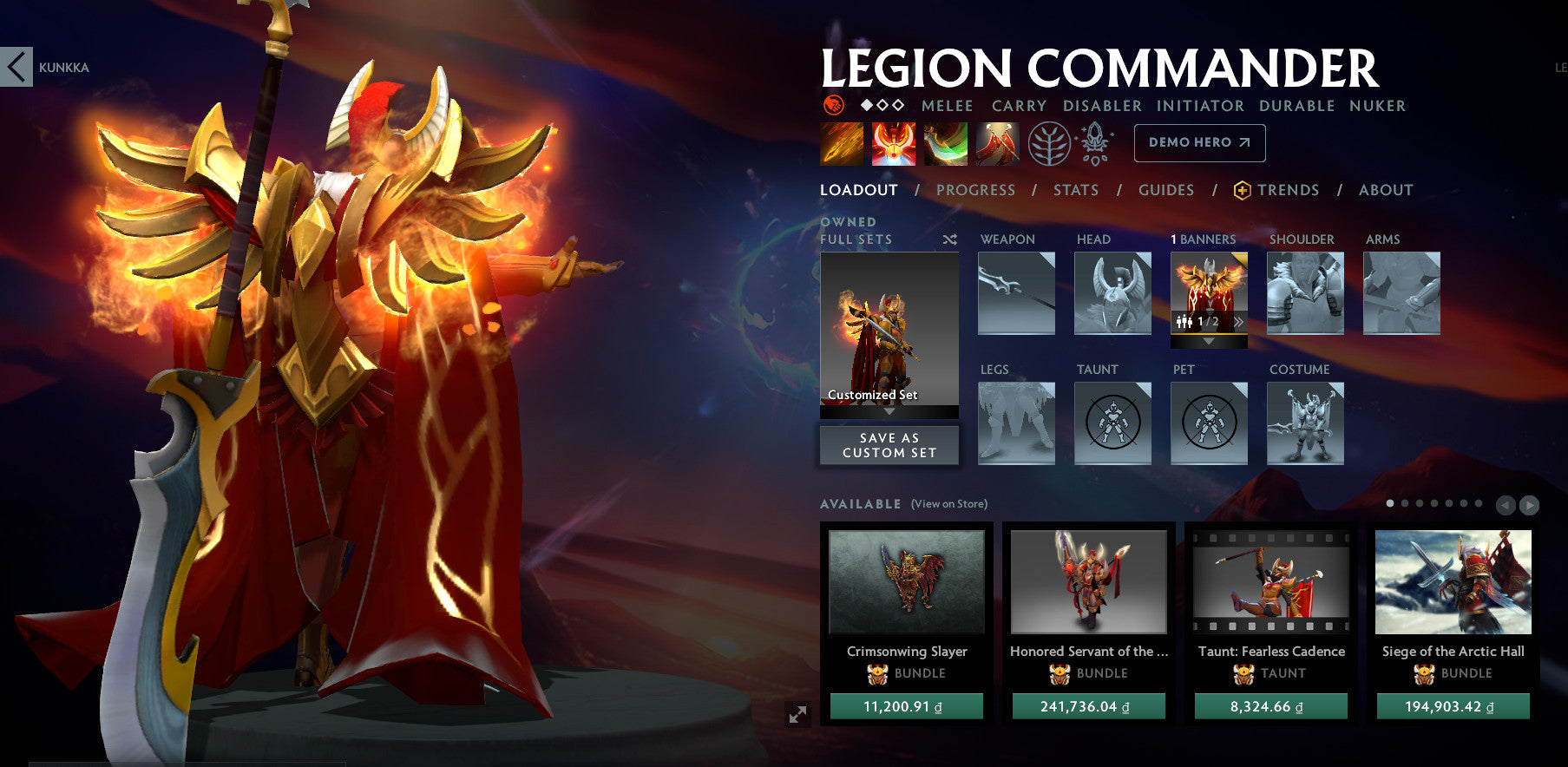This screenshot has height=767, width=1568.
Task: Click the Demo Hero button
Action: [1199, 142]
